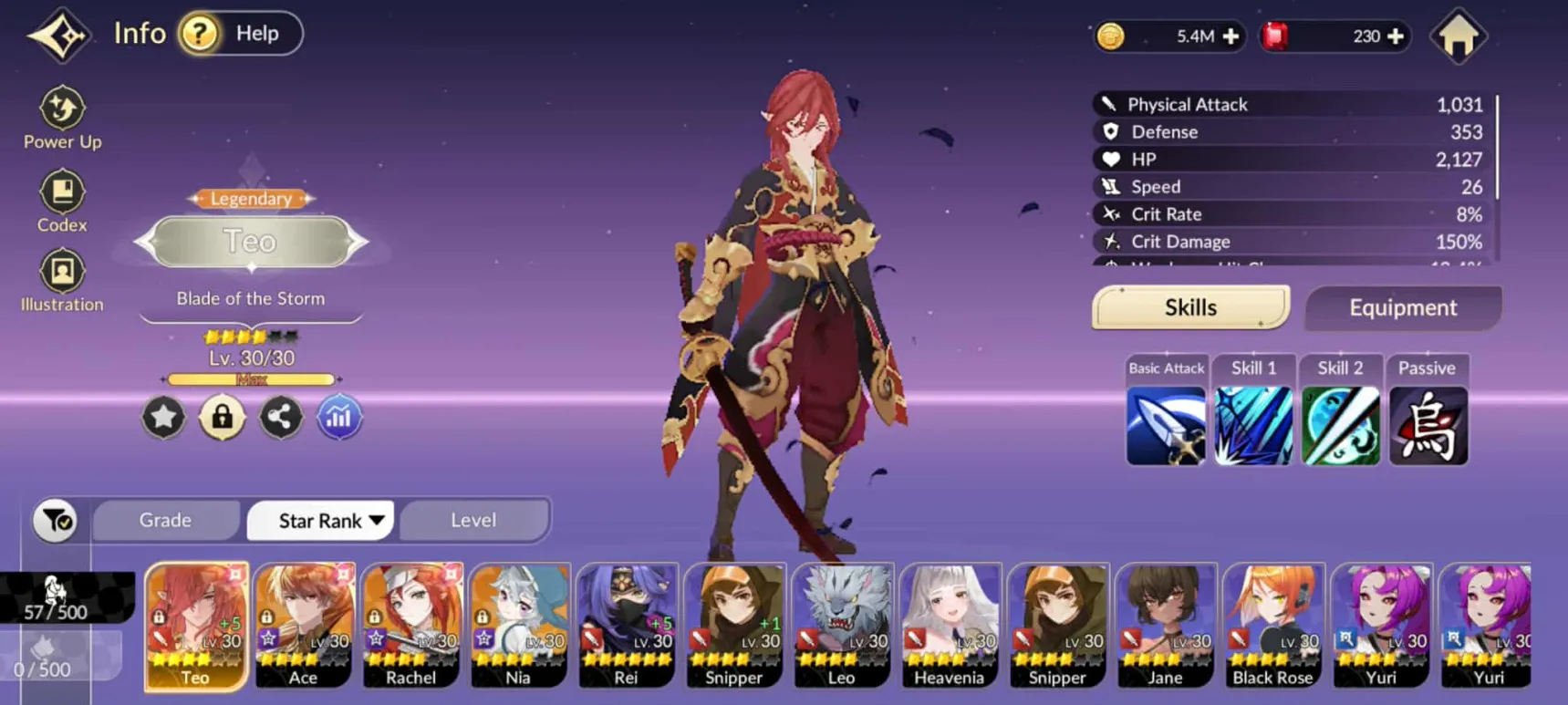Choose Black Rose hero portrait
Image resolution: width=1568 pixels, height=705 pixels.
tap(1272, 625)
